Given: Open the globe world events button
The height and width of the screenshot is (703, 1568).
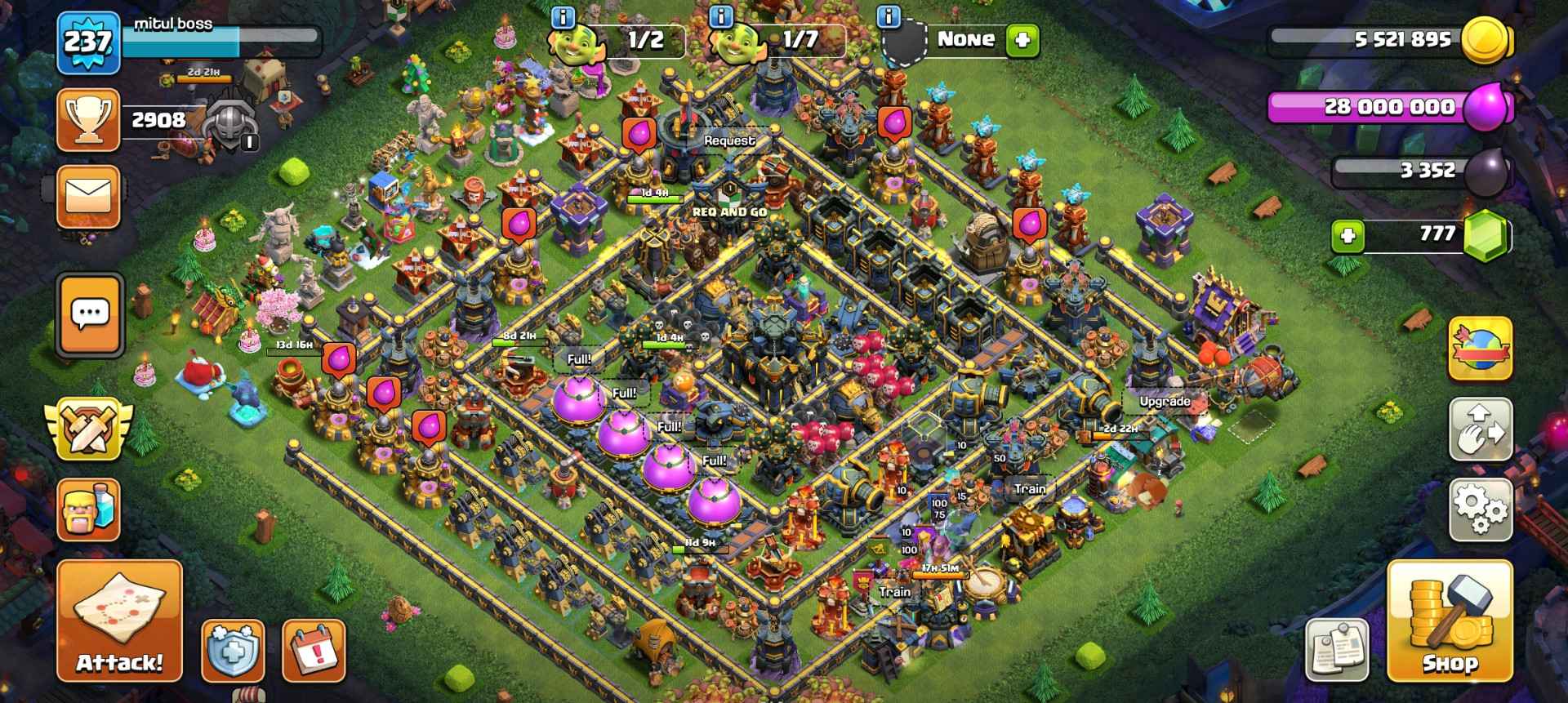Looking at the screenshot, I should (x=1481, y=349).
